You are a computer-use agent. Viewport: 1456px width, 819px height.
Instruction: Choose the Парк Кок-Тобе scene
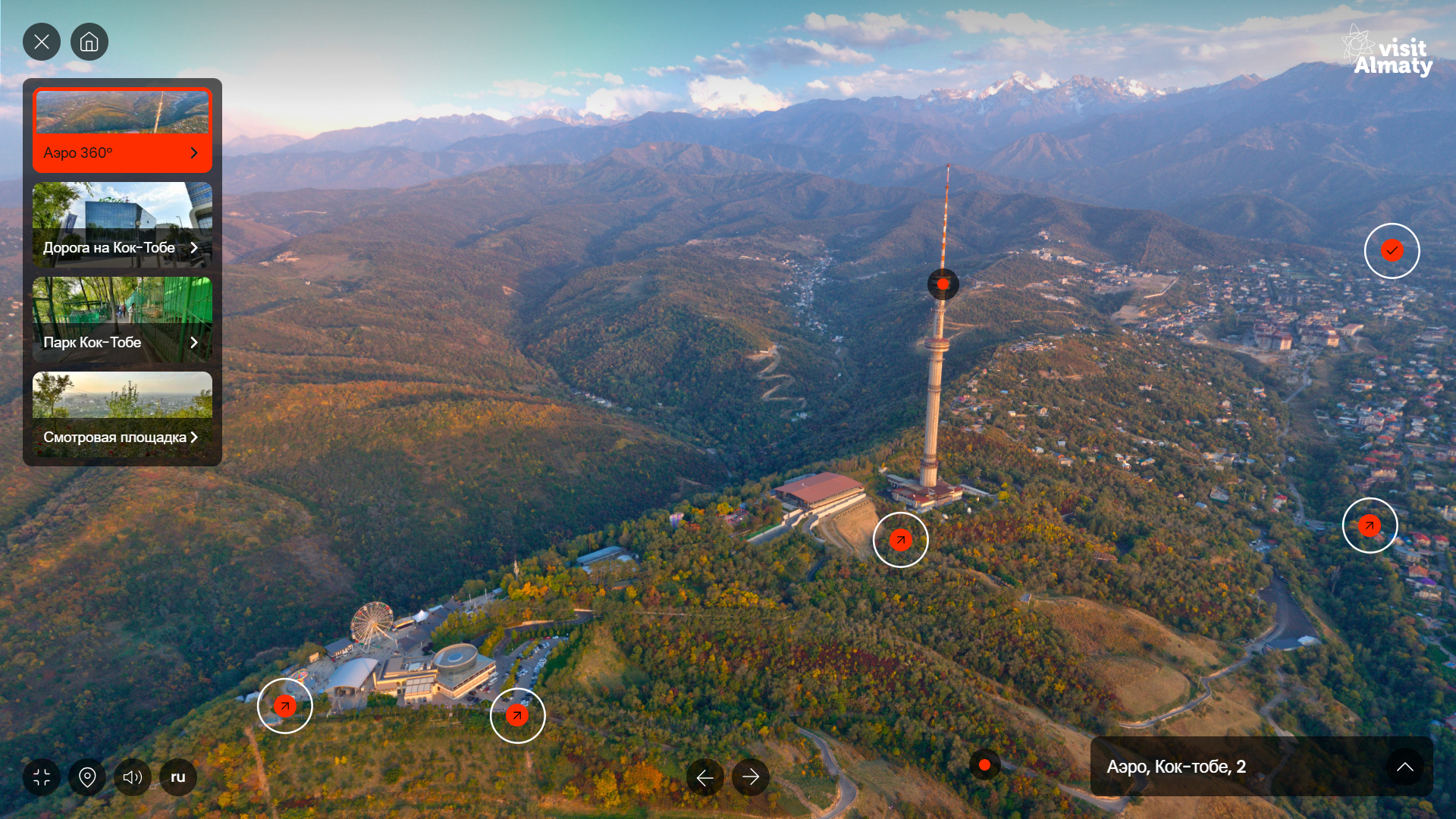tap(122, 319)
